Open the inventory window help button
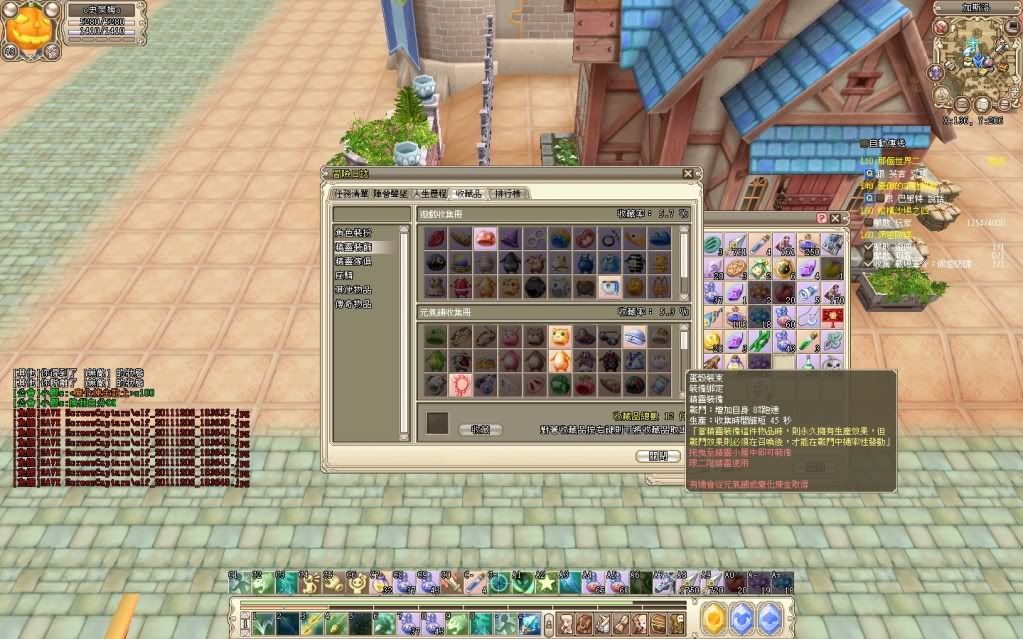 [822, 217]
